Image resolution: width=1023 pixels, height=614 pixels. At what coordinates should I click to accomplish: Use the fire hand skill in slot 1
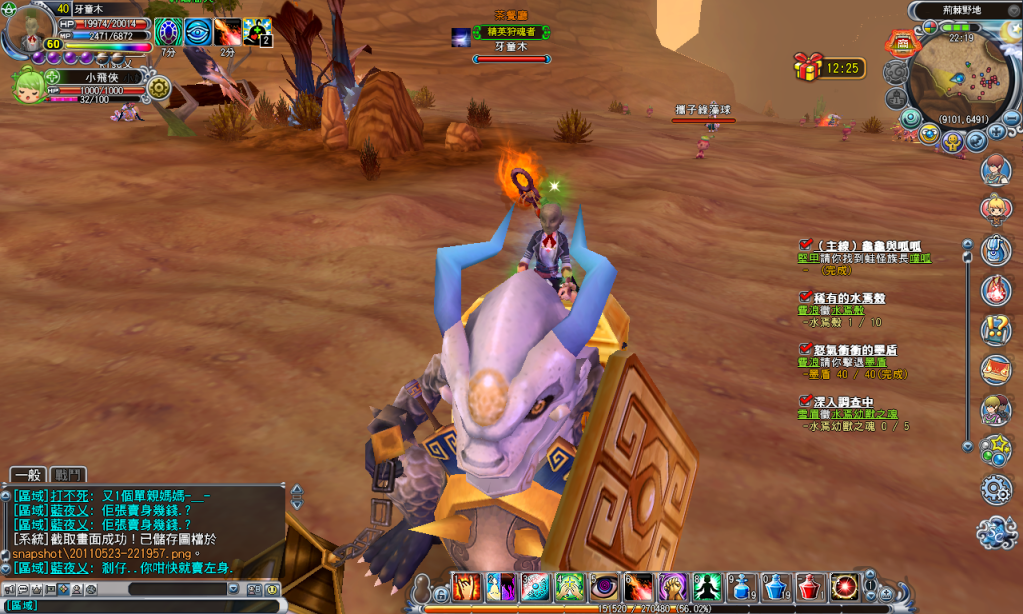[x=467, y=587]
